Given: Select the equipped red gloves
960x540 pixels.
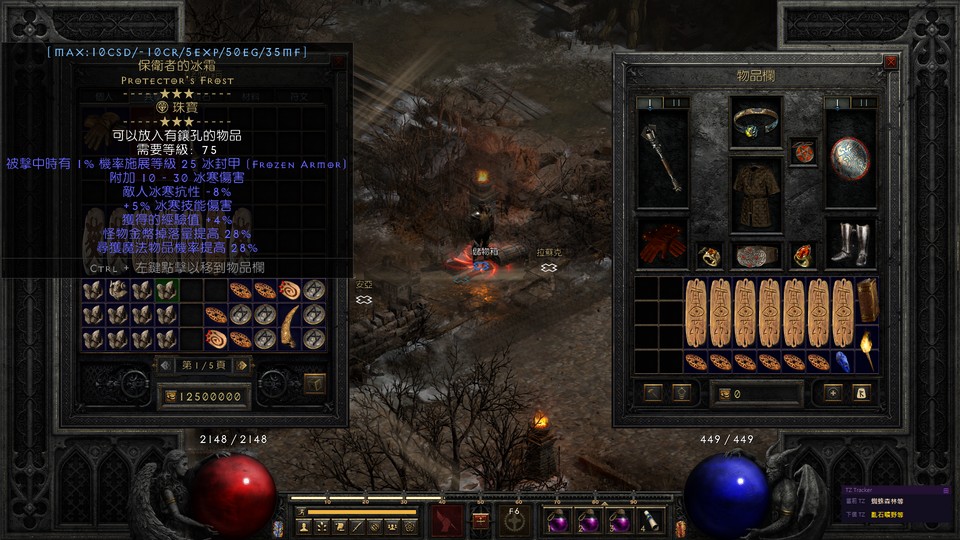Looking at the screenshot, I should (663, 245).
